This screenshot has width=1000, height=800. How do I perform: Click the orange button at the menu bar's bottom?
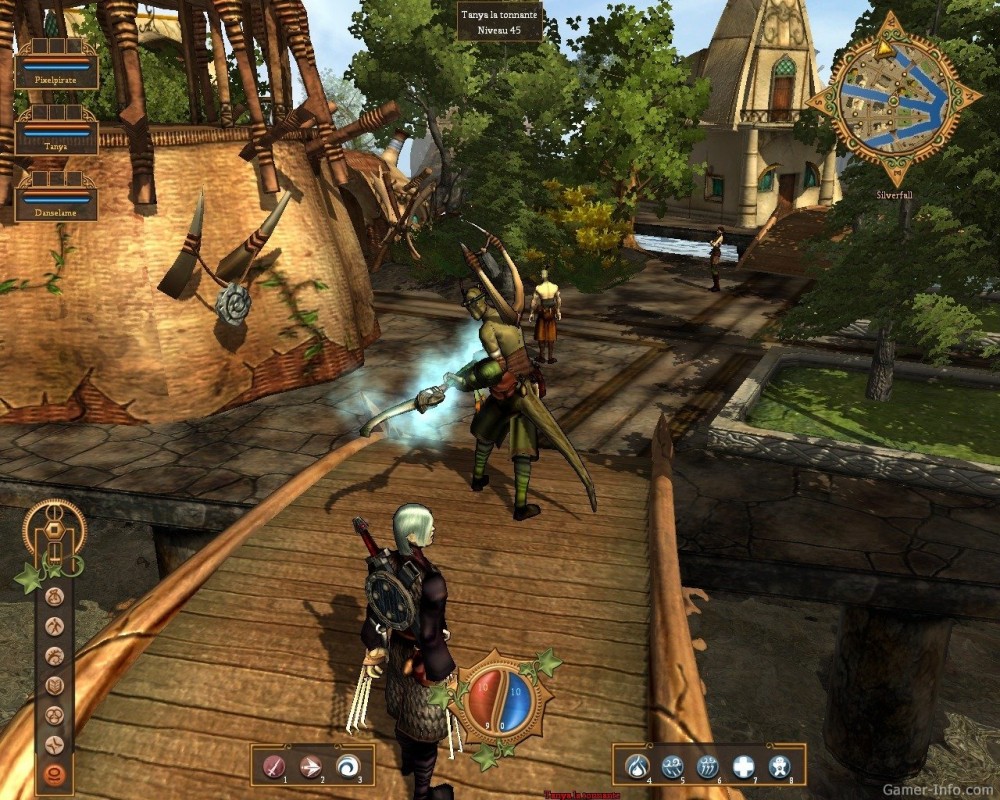tap(55, 774)
